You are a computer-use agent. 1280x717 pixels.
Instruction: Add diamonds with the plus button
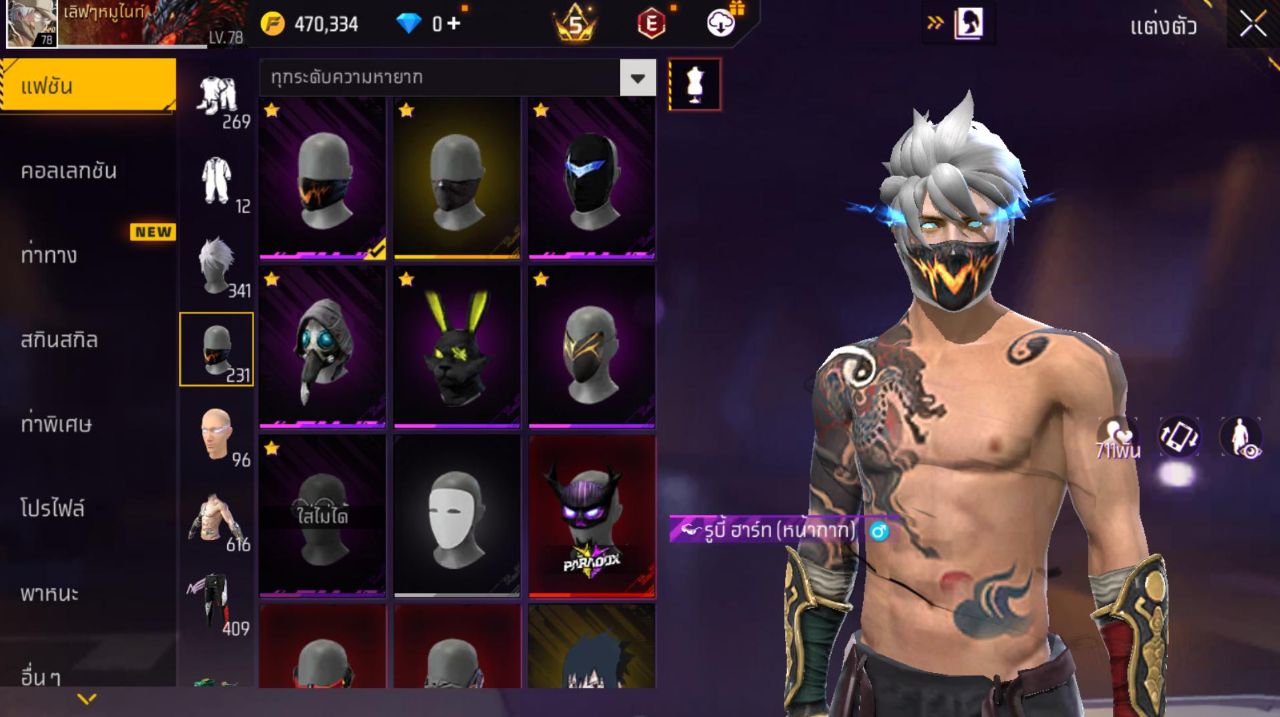tap(454, 24)
